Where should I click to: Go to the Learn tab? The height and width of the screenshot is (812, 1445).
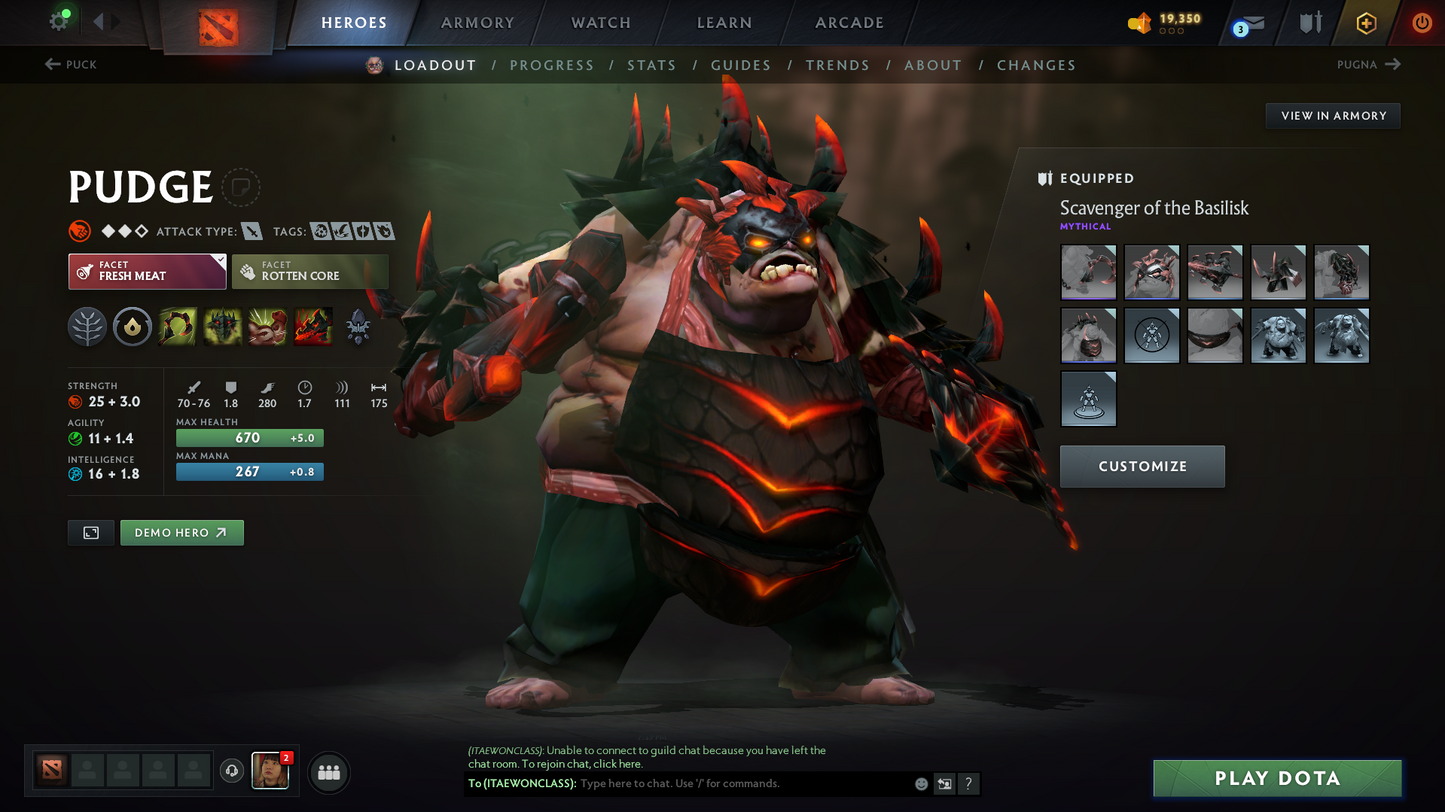724,23
